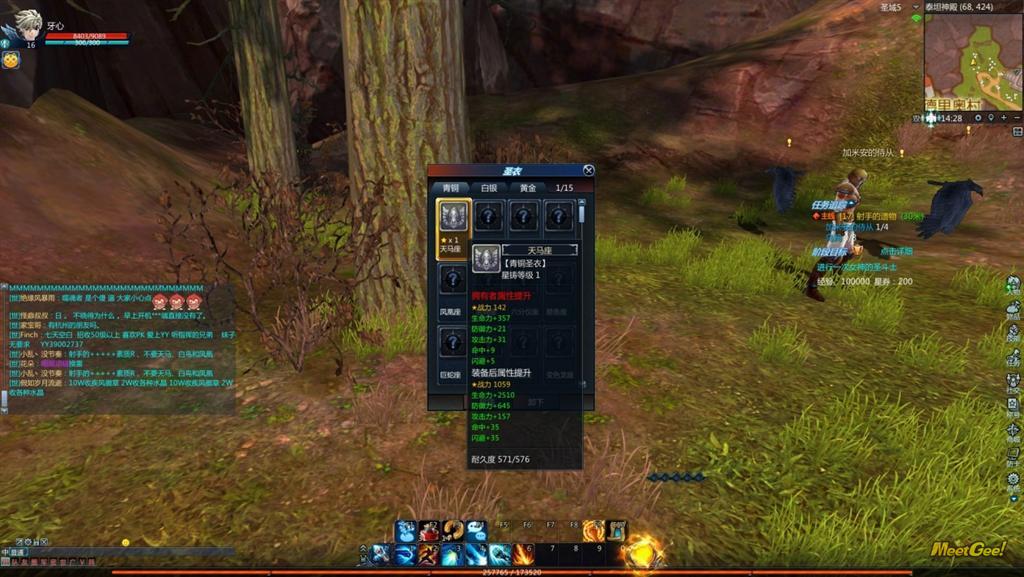The width and height of the screenshot is (1024, 577).
Task: Use the orange swirl skill on the upper bar
Action: [x=593, y=531]
